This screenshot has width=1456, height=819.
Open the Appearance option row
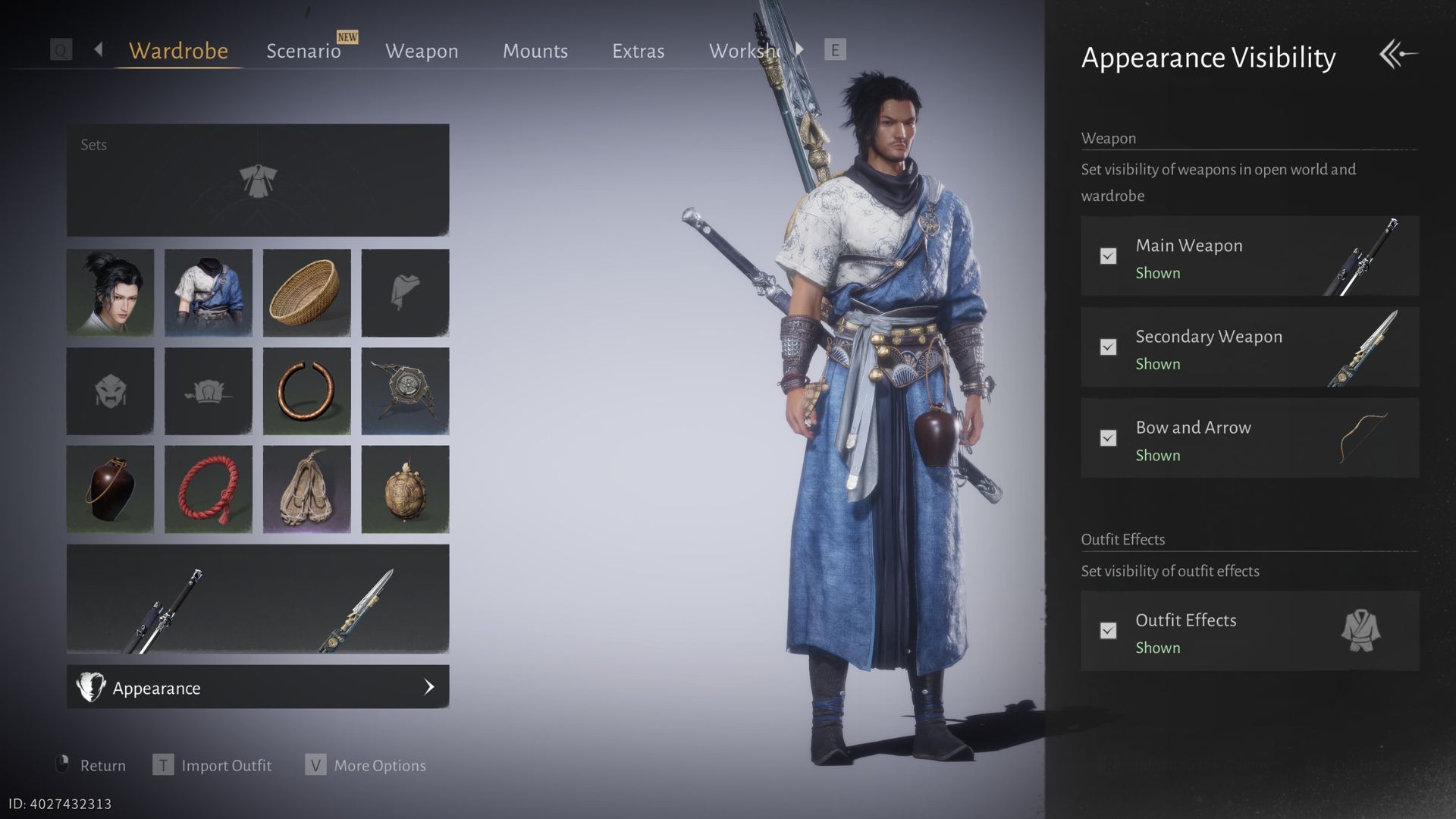[258, 687]
